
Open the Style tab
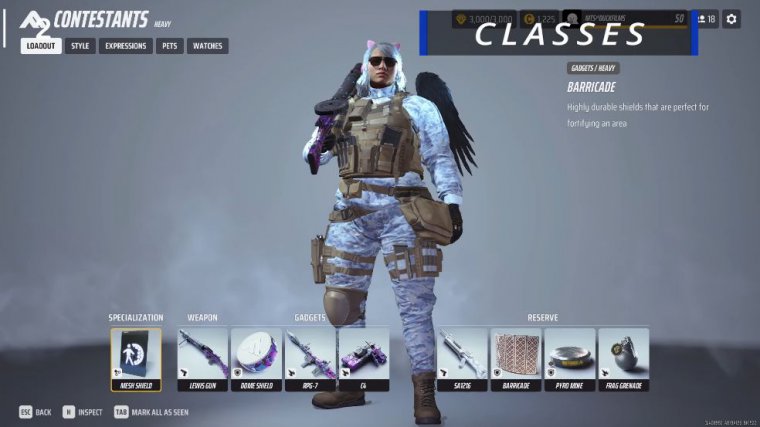80,46
